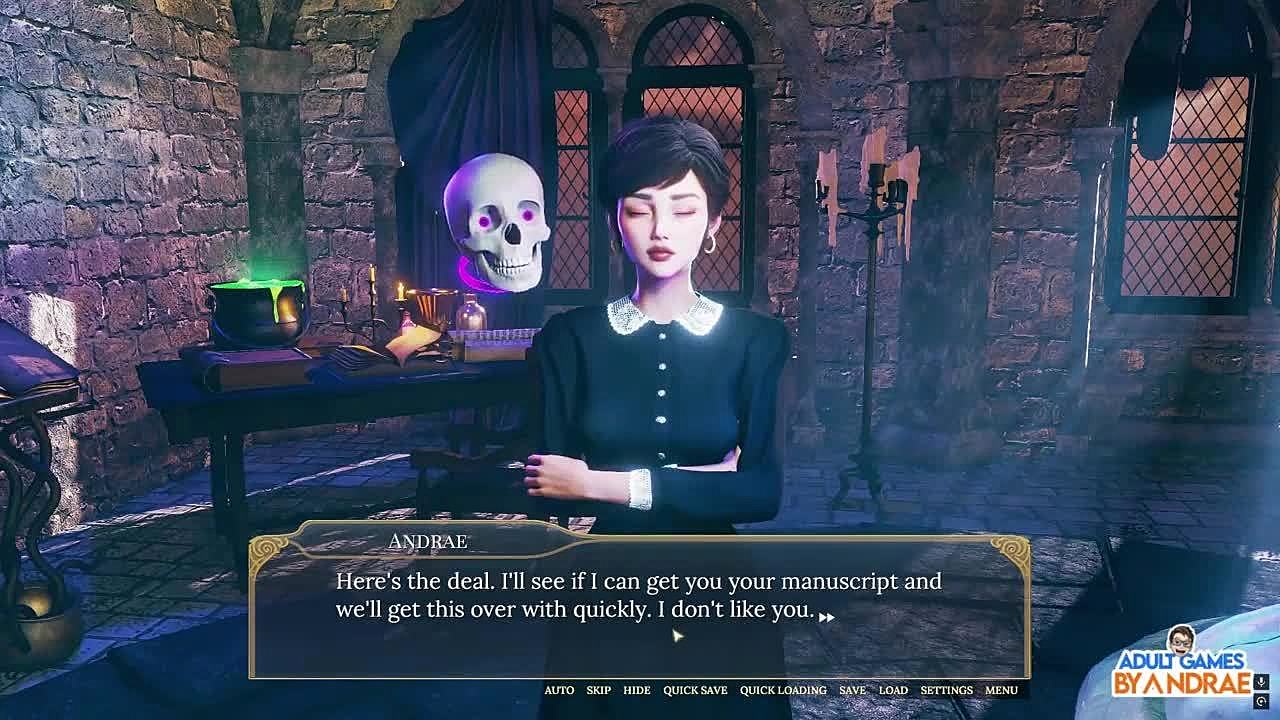
Task: Toggle the microphone overlay icon
Action: click(x=1263, y=682)
